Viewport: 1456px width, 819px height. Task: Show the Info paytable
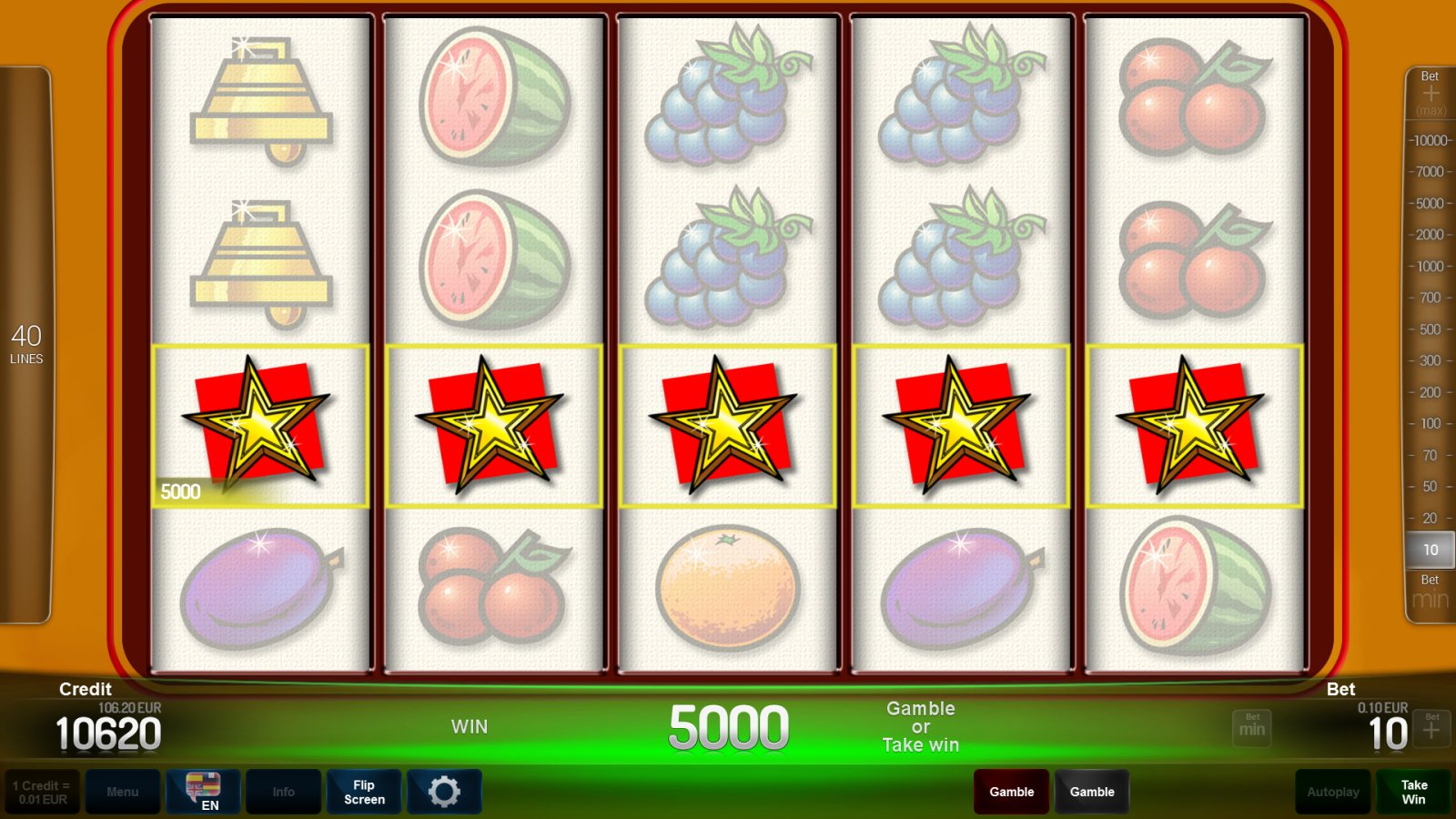pyautogui.click(x=283, y=792)
